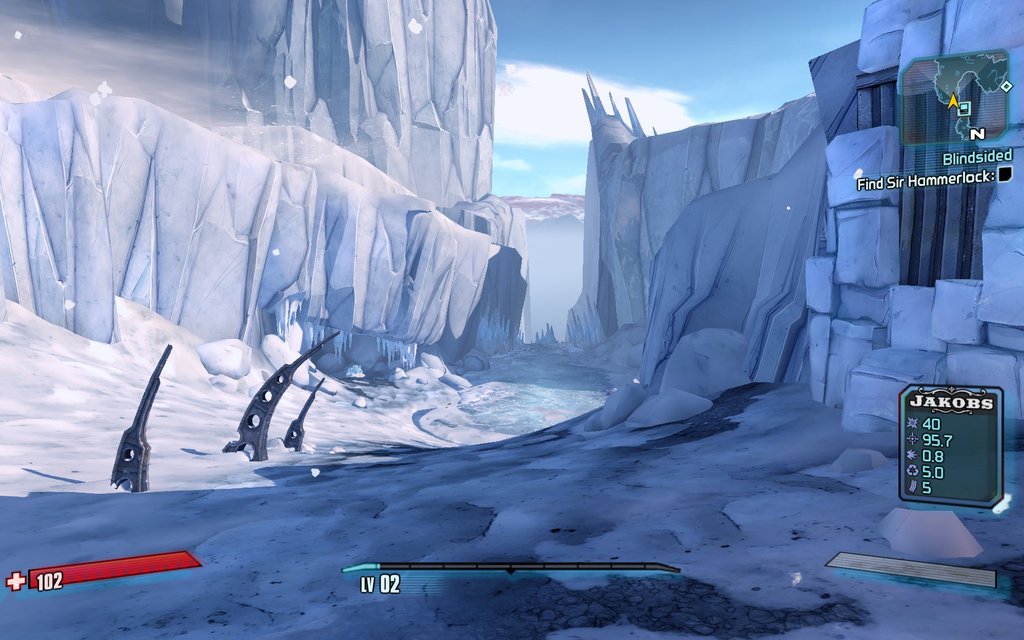Open the Jakobs weapon info card
Screen dimensions: 1024x640
point(951,446)
